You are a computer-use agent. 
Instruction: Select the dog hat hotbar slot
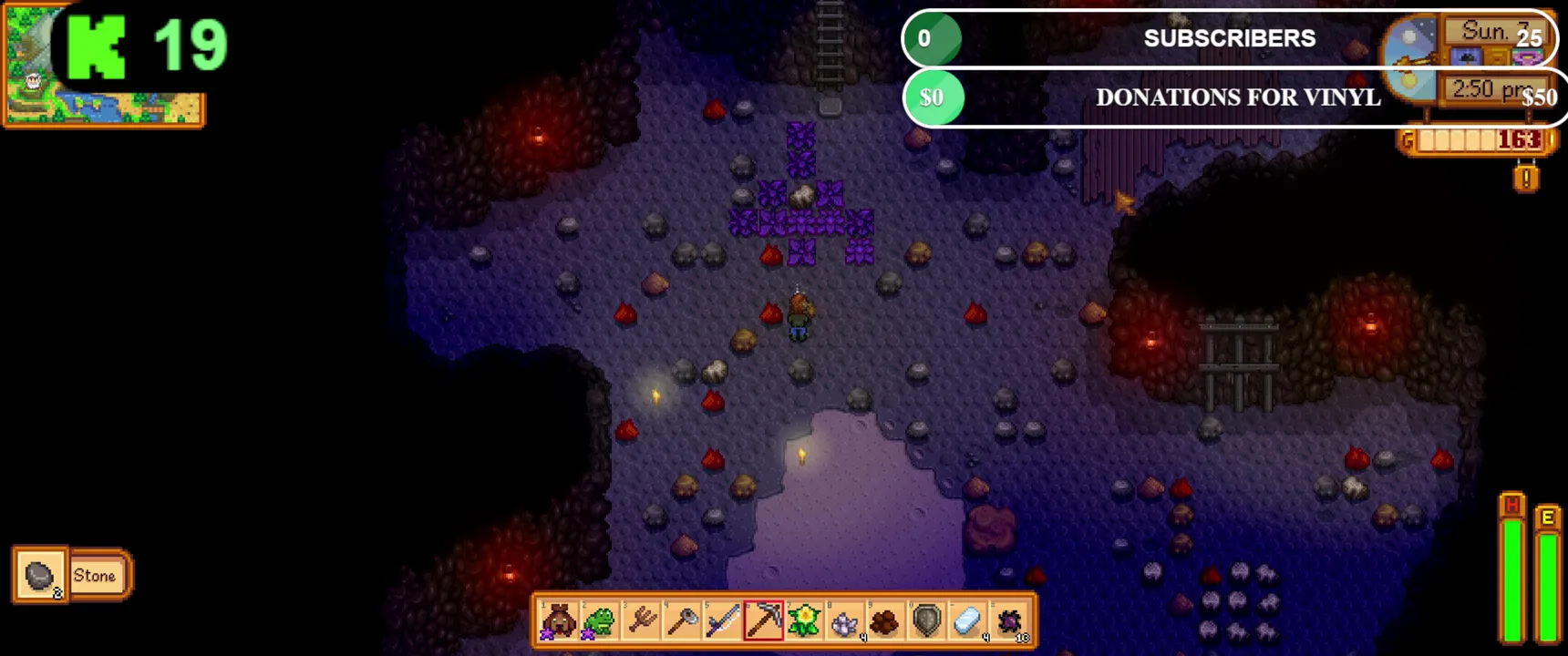coord(558,621)
